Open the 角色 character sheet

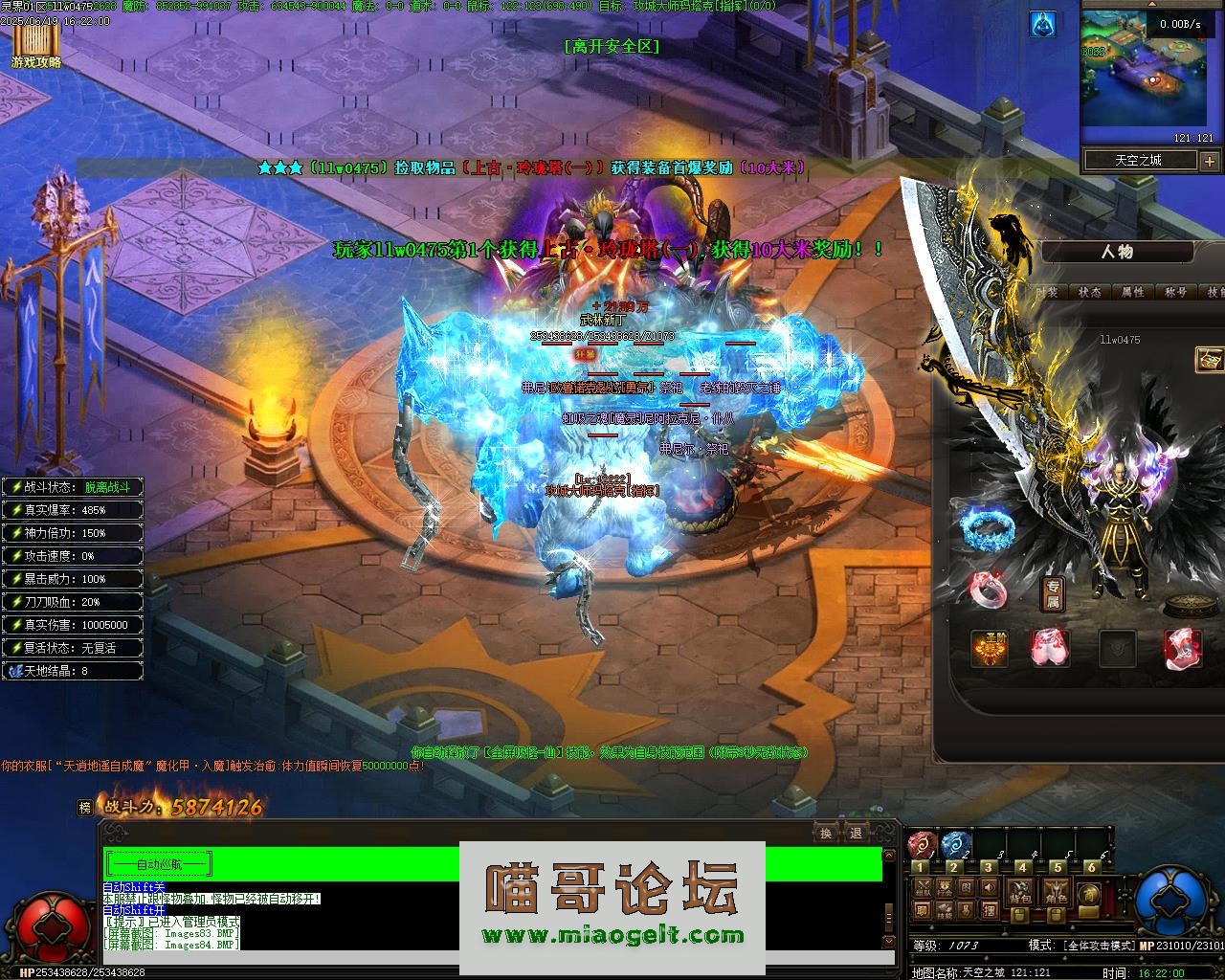point(1056,895)
